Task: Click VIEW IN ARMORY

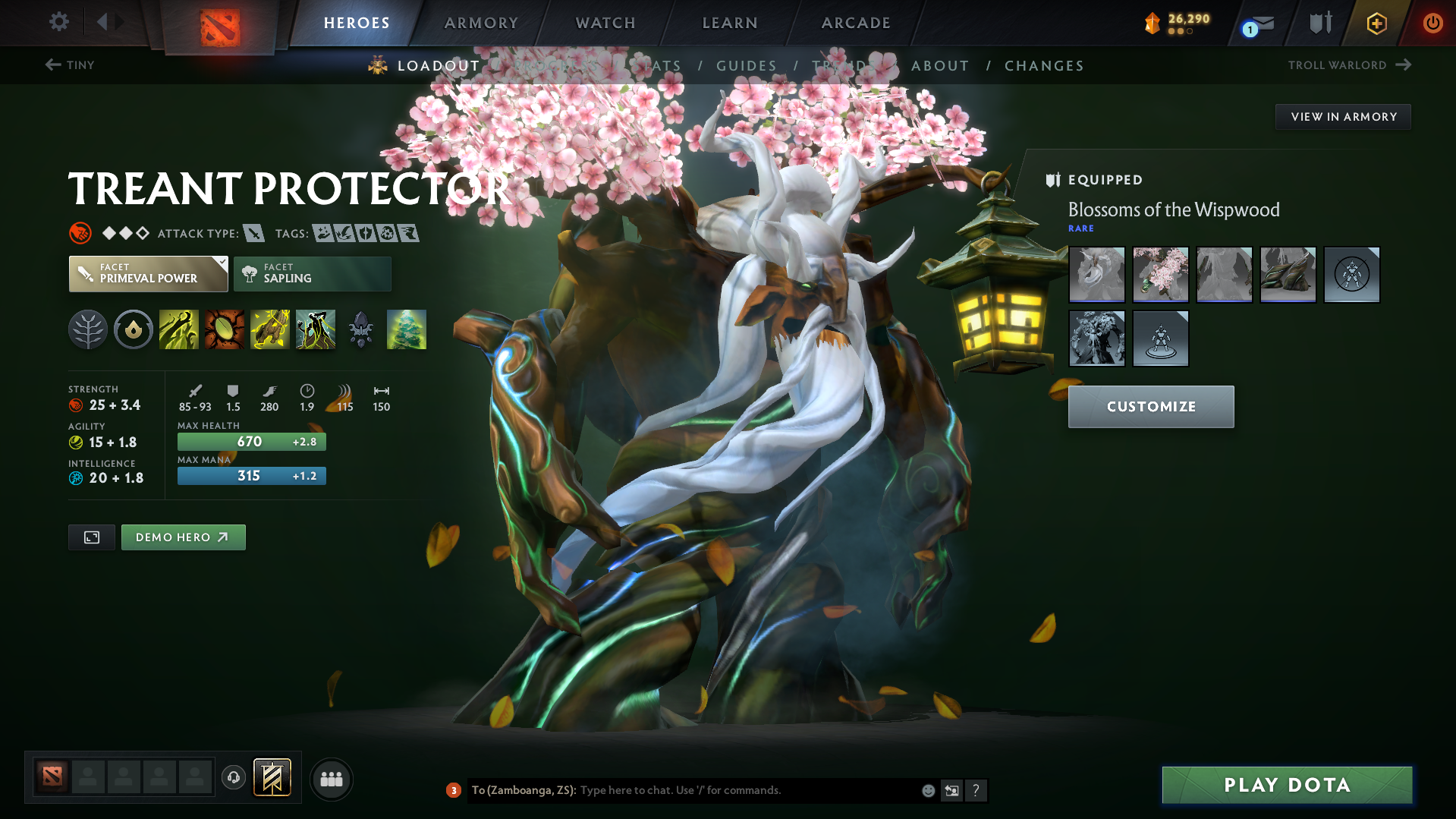Action: (x=1343, y=116)
